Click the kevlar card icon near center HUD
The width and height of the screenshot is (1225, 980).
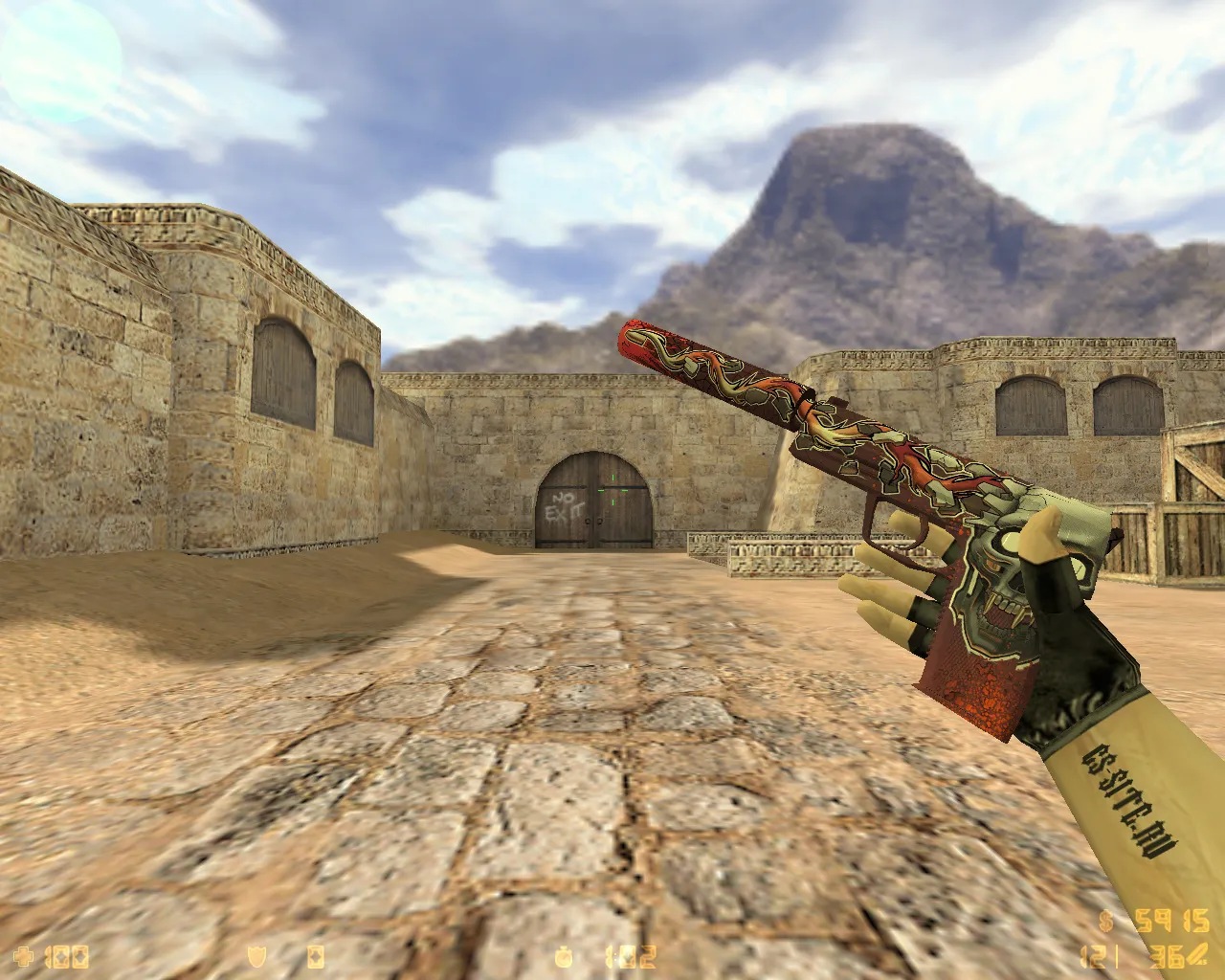pyautogui.click(x=316, y=956)
